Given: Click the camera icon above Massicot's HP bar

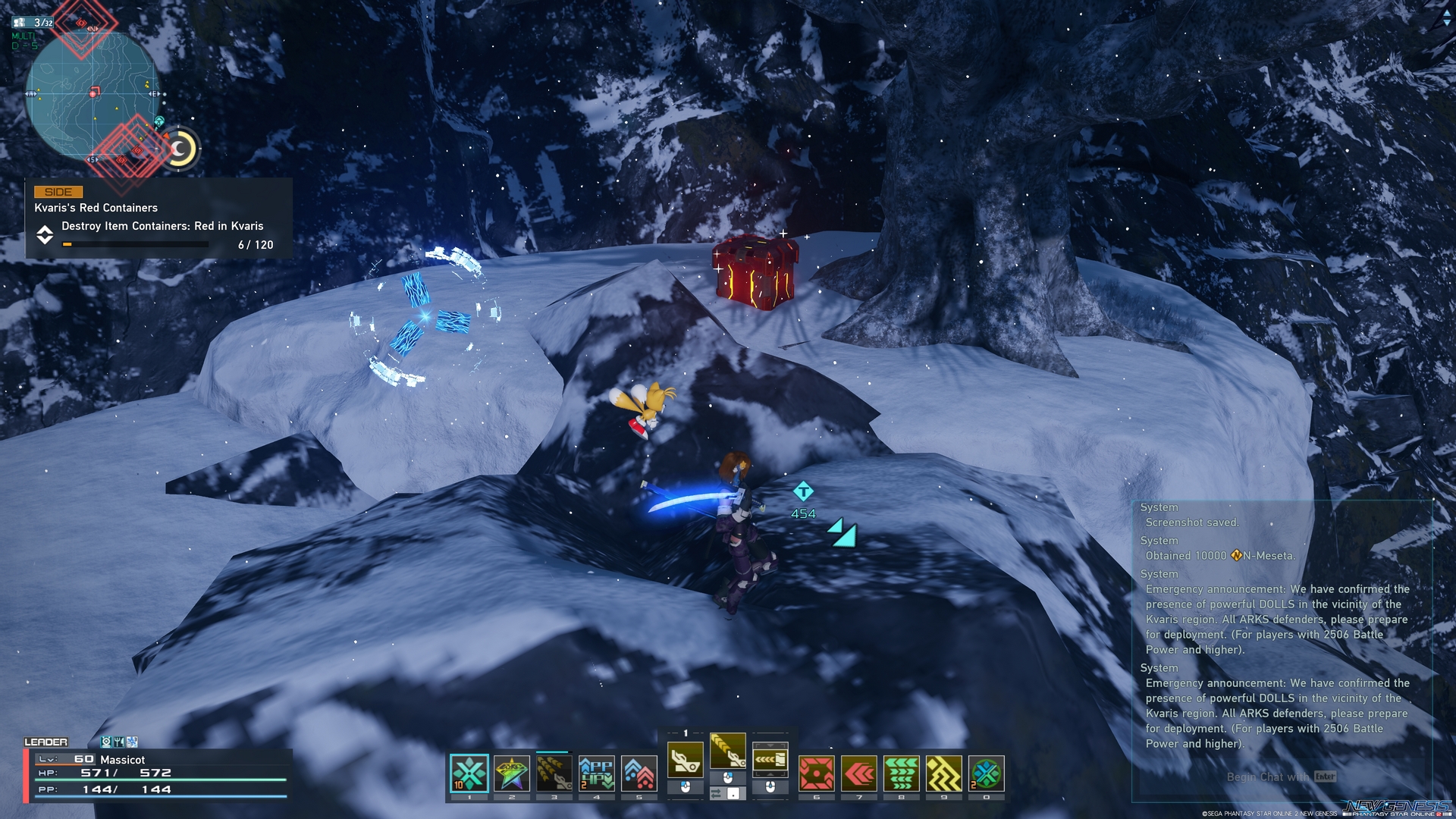Looking at the screenshot, I should [x=943, y=771].
